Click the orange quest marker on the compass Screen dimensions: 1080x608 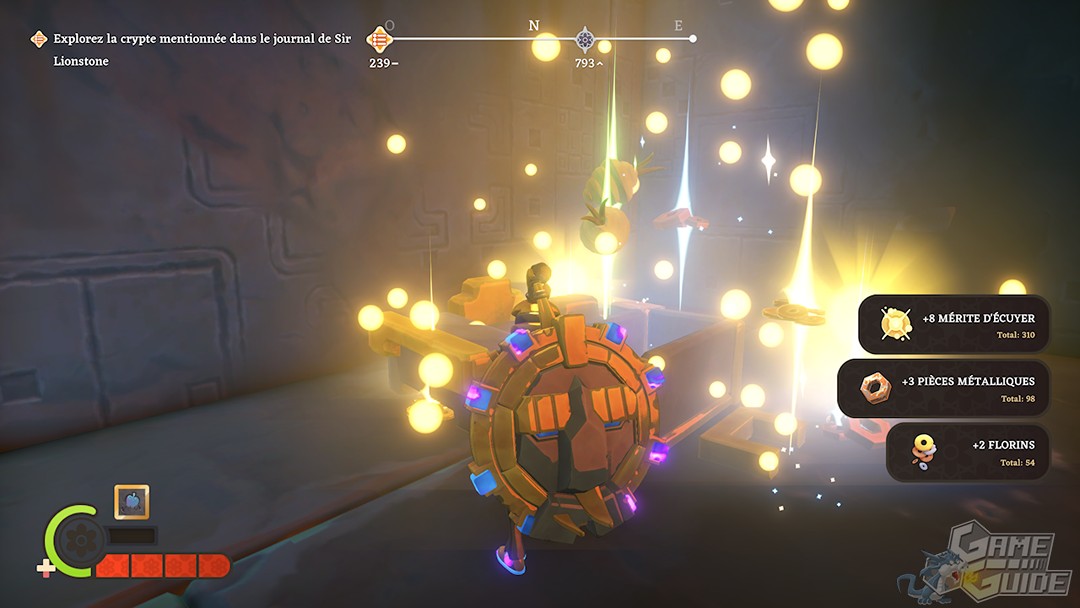379,39
